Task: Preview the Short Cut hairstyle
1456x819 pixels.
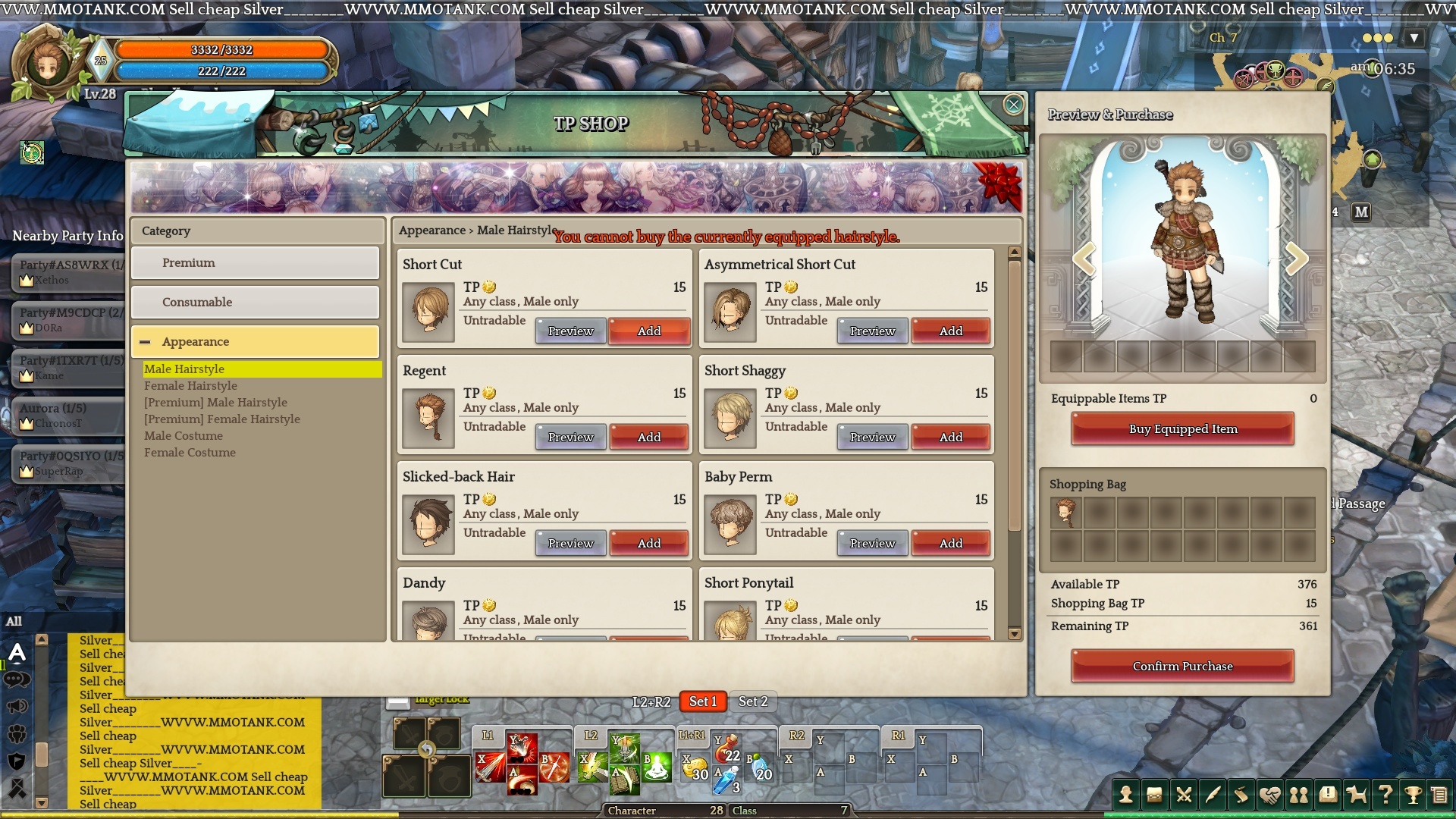Action: (570, 331)
